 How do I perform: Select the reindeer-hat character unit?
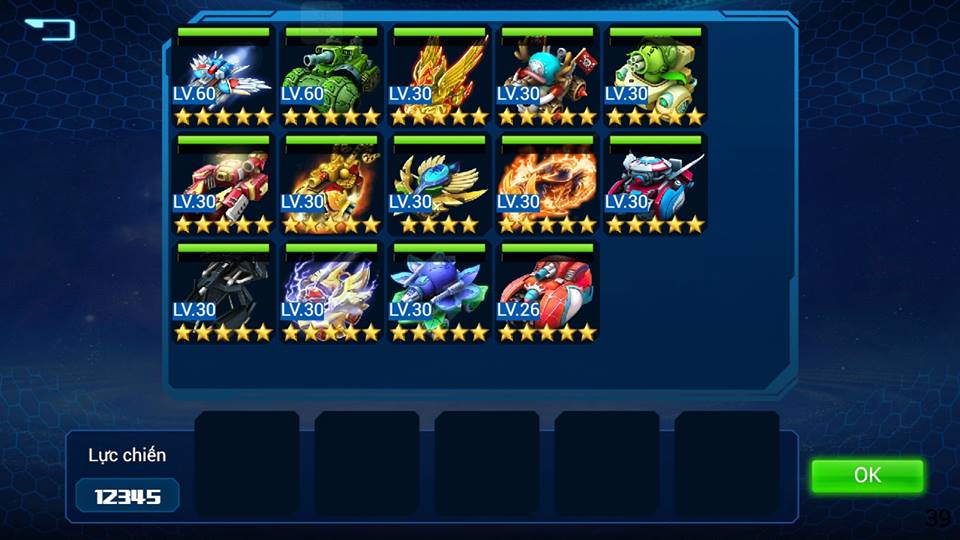pyautogui.click(x=547, y=76)
